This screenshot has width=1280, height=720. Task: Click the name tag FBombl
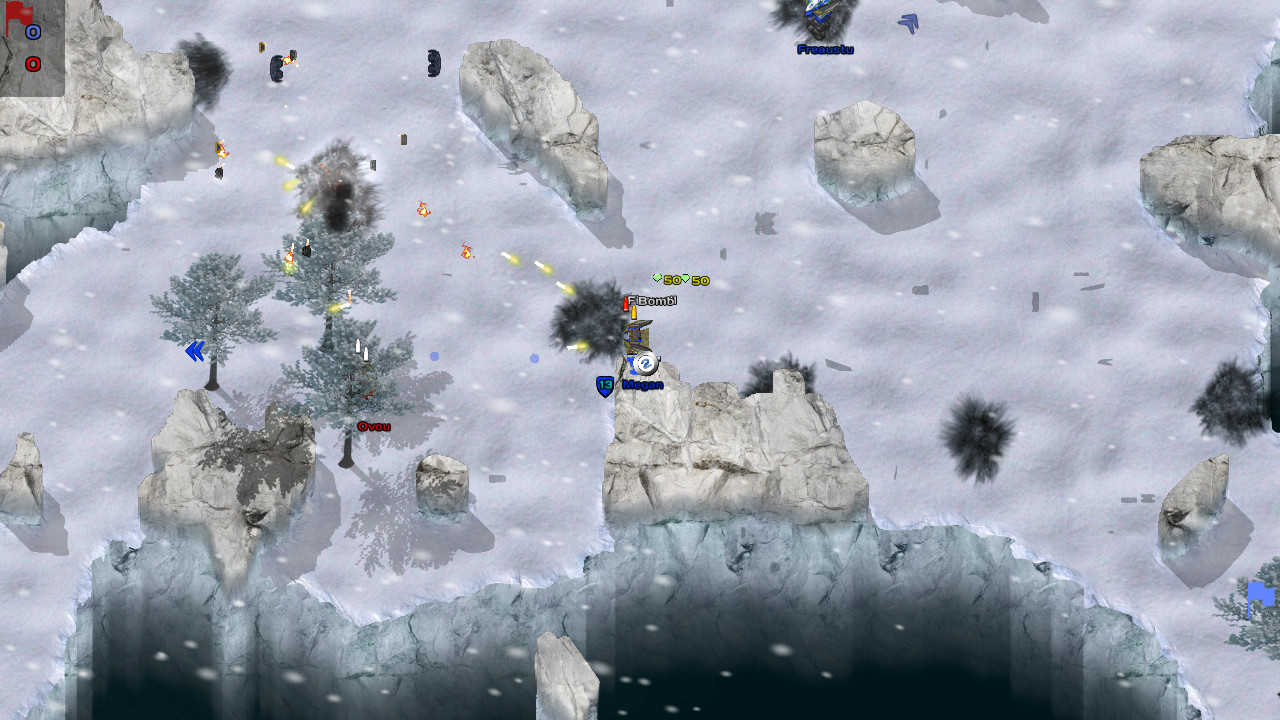point(652,300)
